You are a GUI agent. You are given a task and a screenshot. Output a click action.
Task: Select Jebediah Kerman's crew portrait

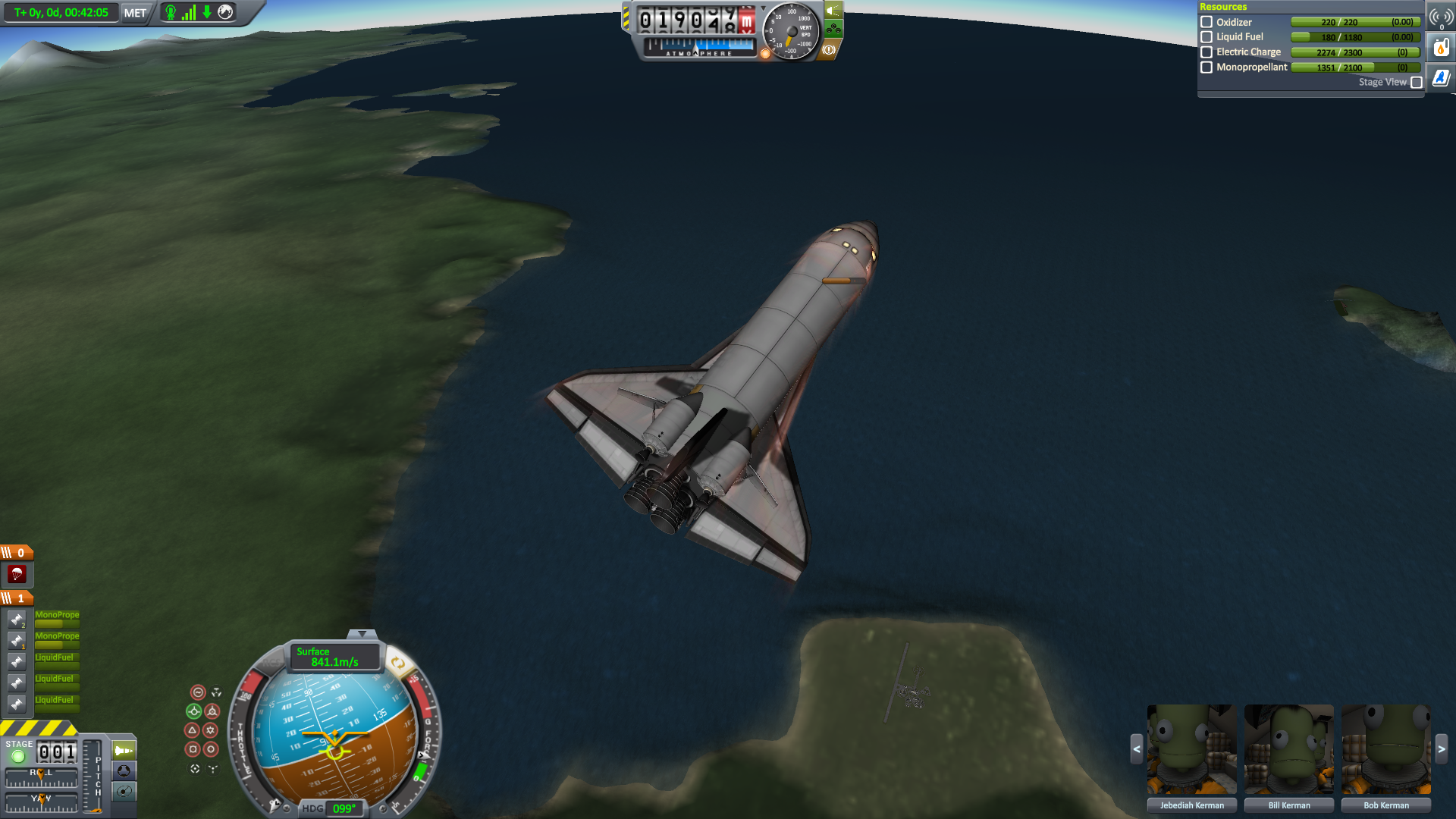click(1191, 749)
